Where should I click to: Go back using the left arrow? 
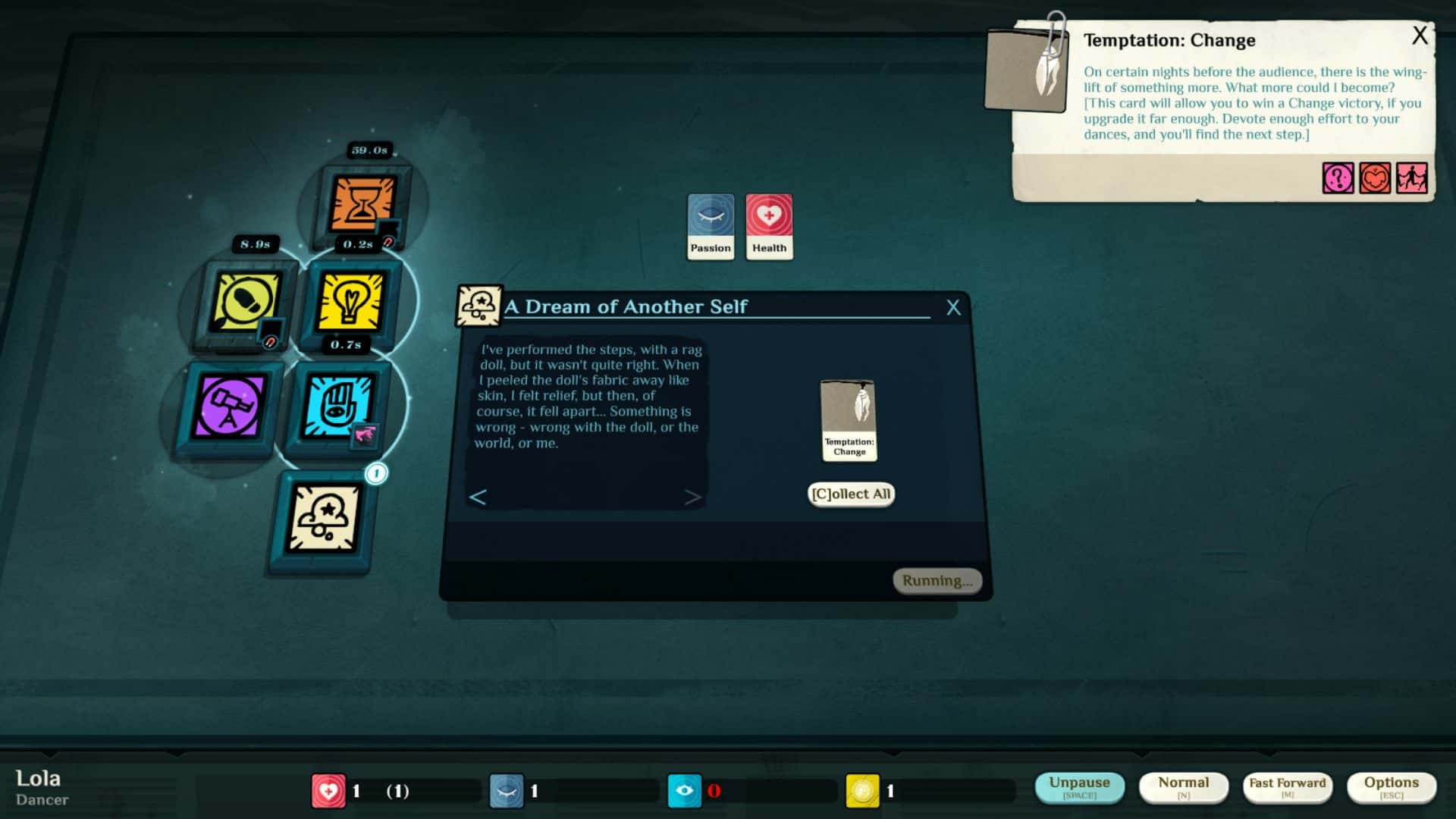tap(479, 498)
